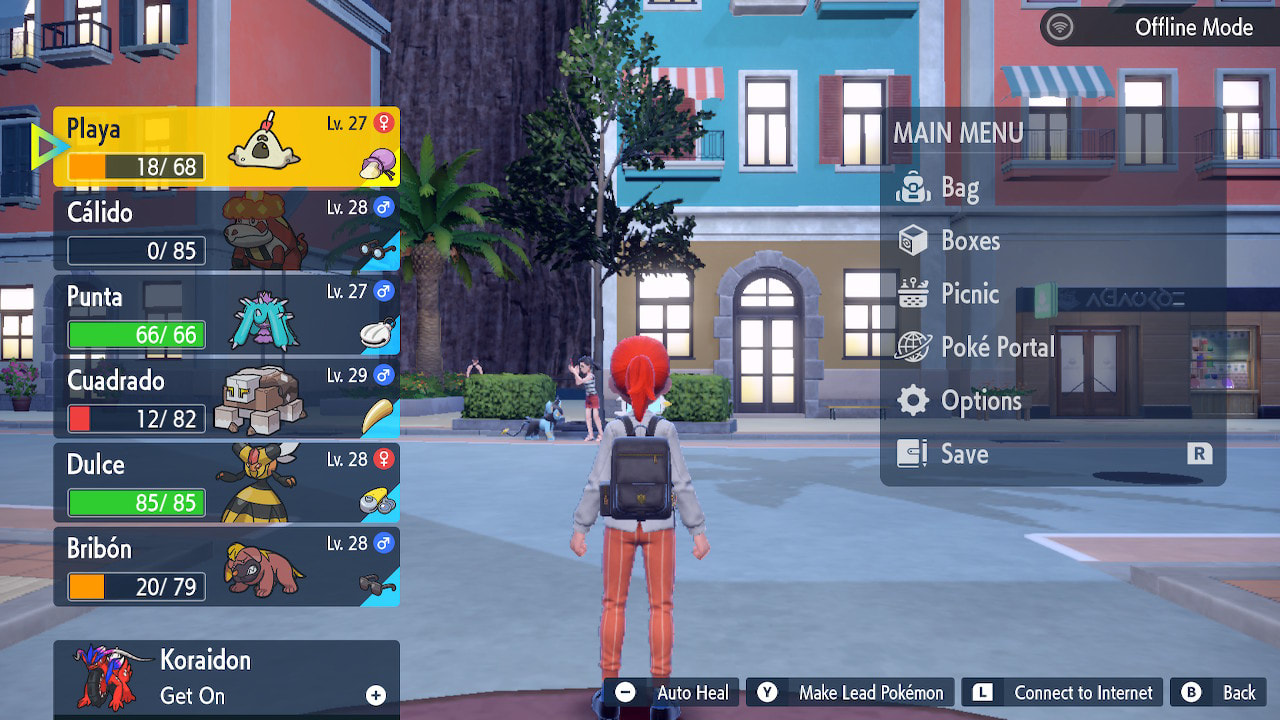This screenshot has width=1280, height=720.
Task: Pick party Pokémon Cuadrado
Action: click(226, 399)
